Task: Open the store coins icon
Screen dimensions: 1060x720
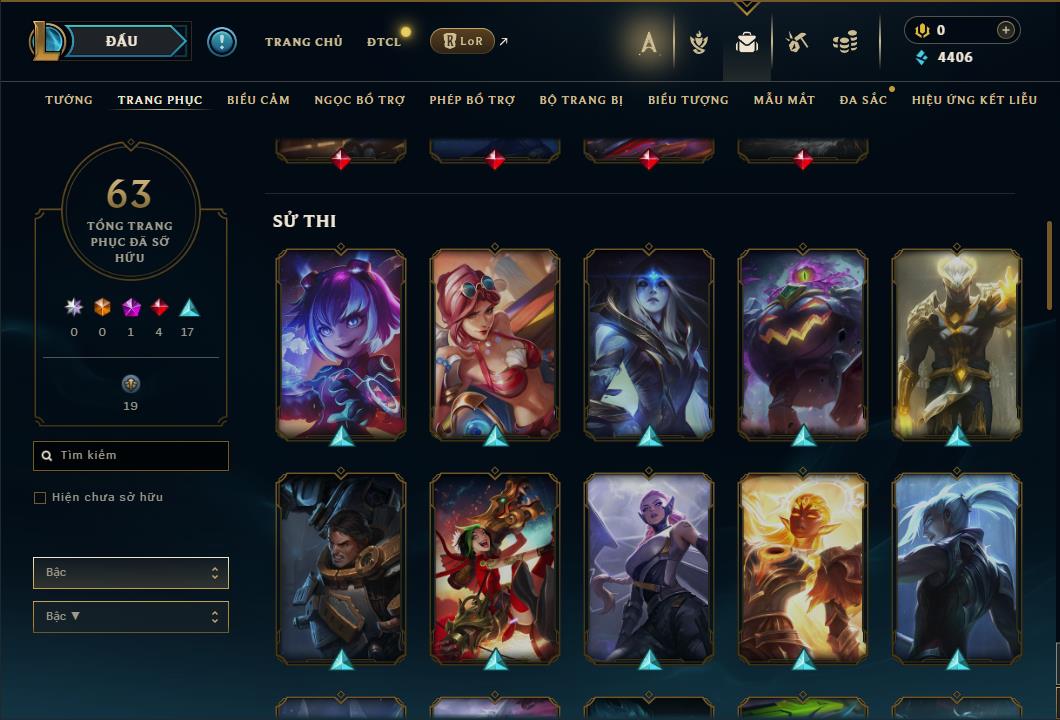Action: click(845, 42)
